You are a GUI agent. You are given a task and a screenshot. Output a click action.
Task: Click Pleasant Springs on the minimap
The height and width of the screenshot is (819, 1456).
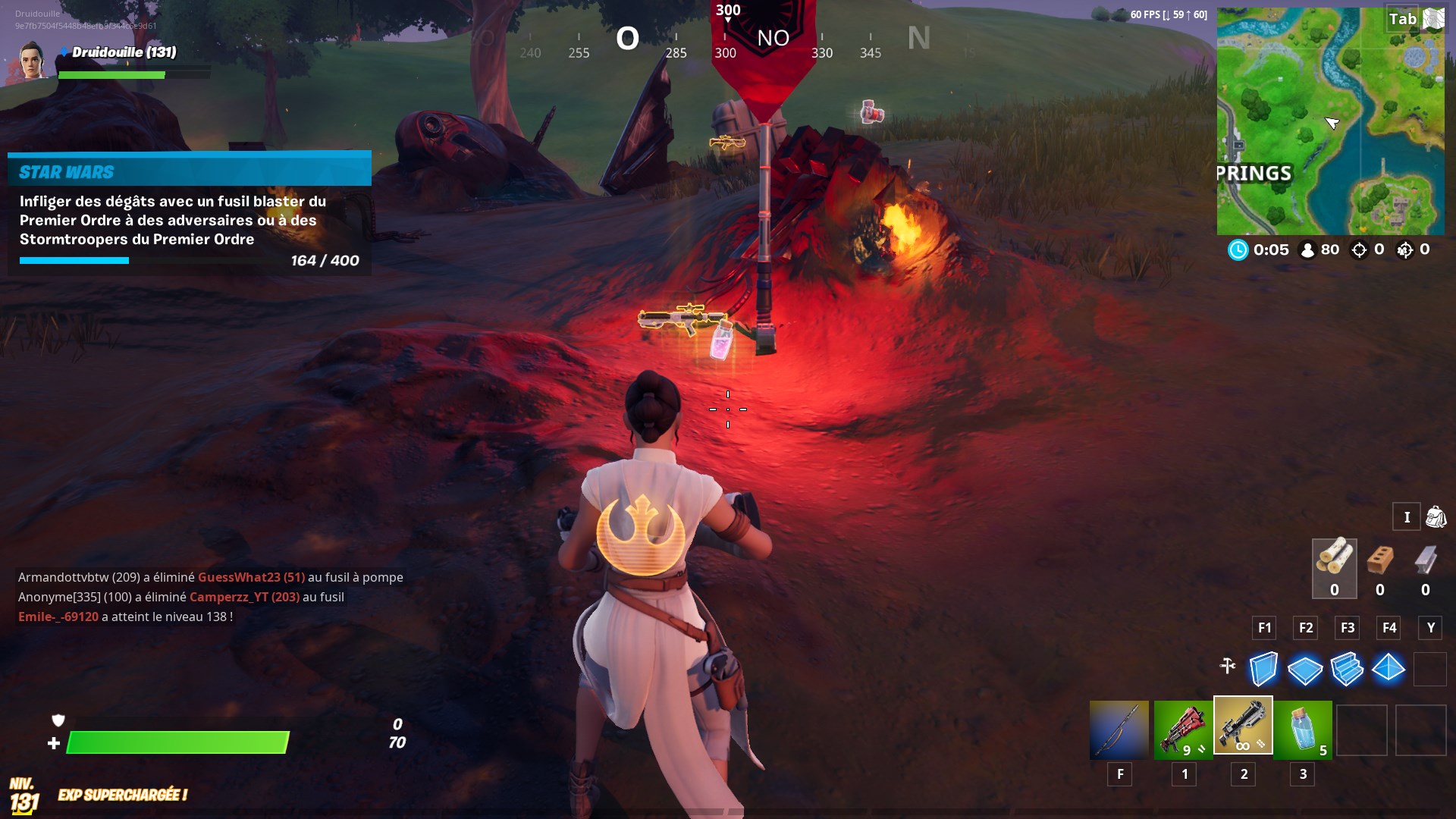pos(1255,173)
